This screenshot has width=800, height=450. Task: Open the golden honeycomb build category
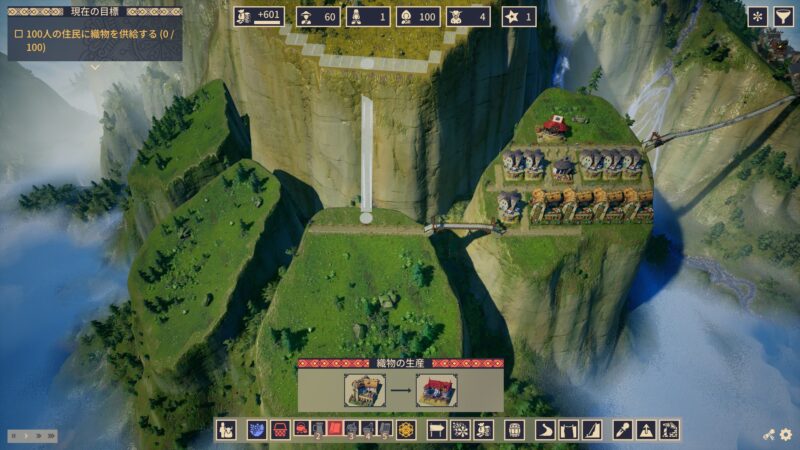(x=405, y=430)
